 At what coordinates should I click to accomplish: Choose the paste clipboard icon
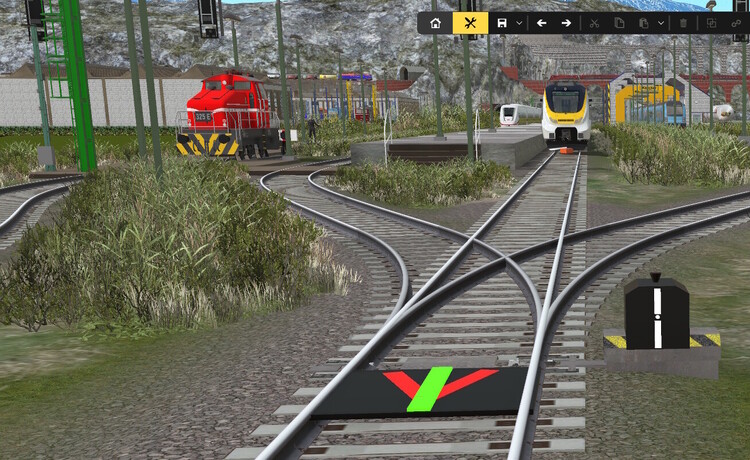click(644, 23)
